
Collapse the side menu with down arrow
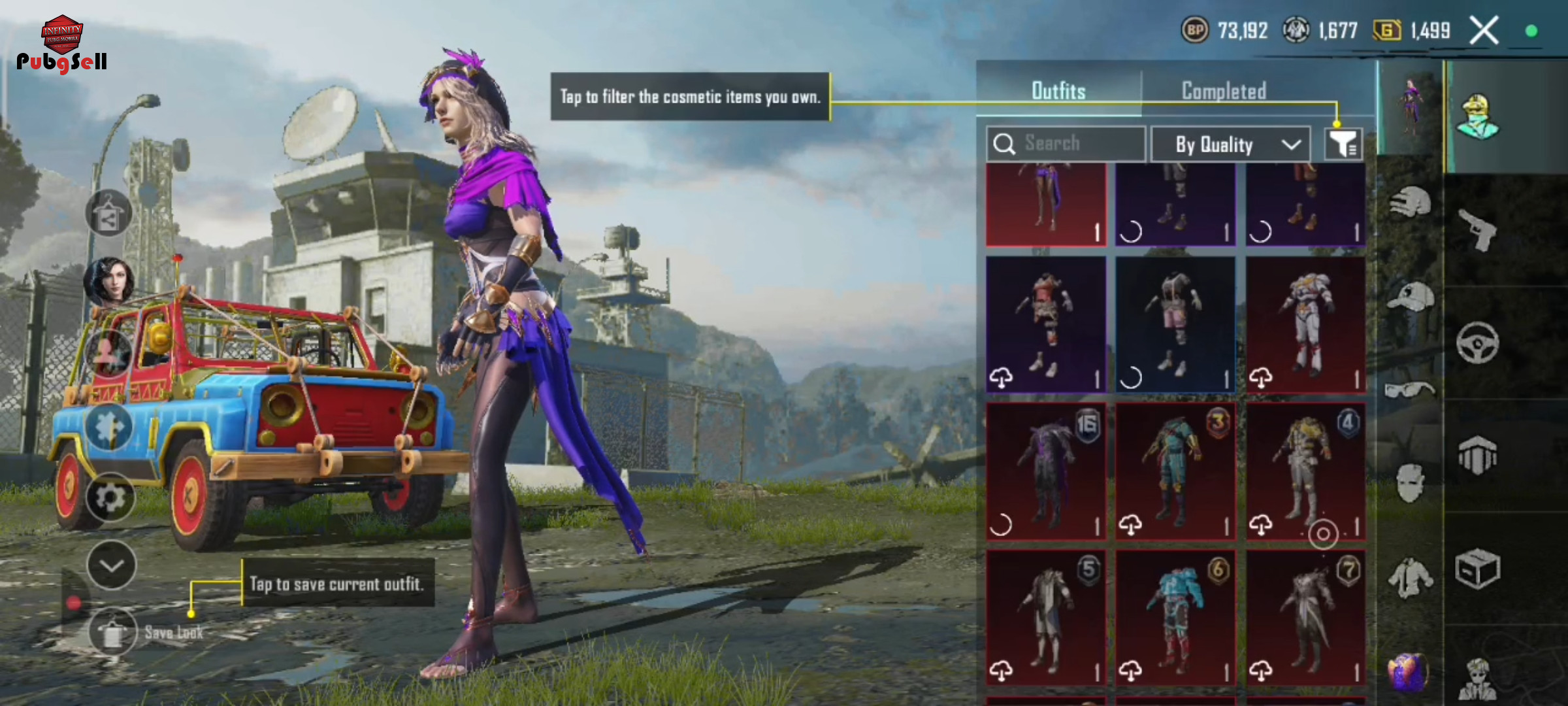[111, 565]
